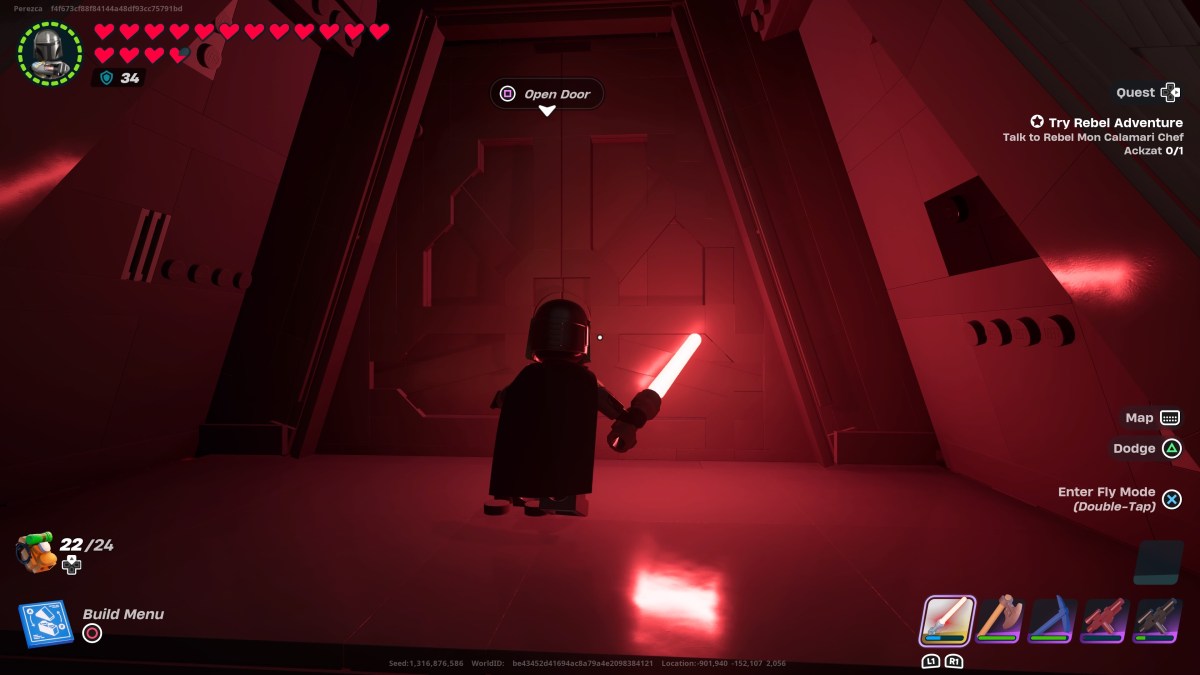Select the red blaster hotbar slot
Image resolution: width=1200 pixels, height=675 pixels.
pyautogui.click(x=1105, y=620)
